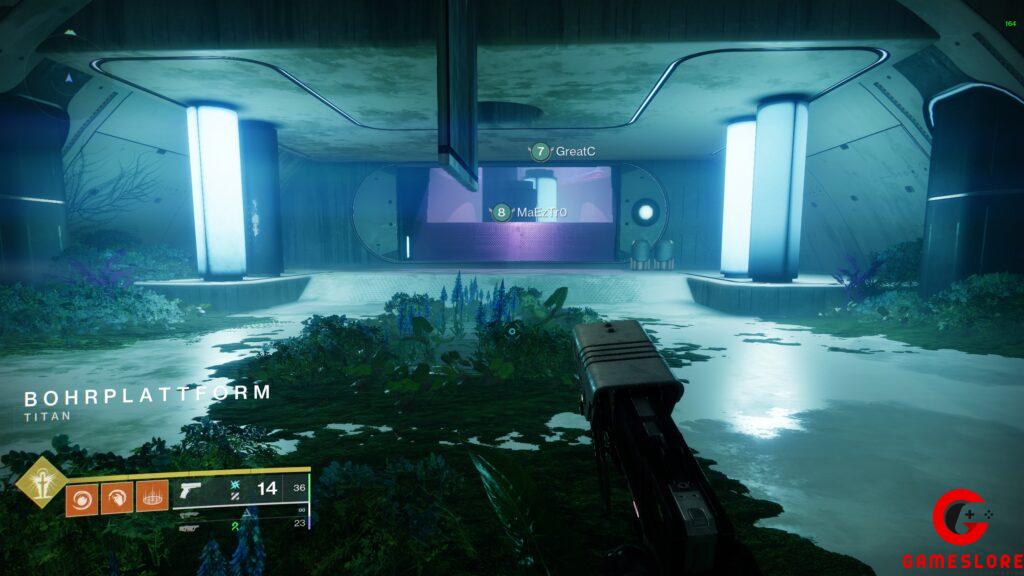Open the Gameslore logo watermark
This screenshot has height=576, width=1024.
963,531
